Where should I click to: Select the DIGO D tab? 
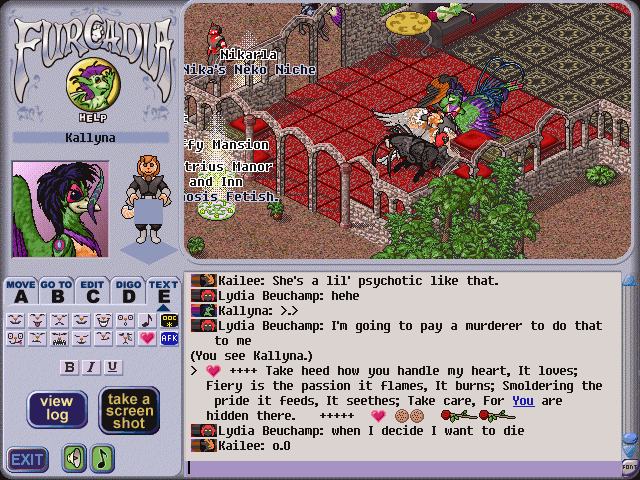tap(128, 291)
